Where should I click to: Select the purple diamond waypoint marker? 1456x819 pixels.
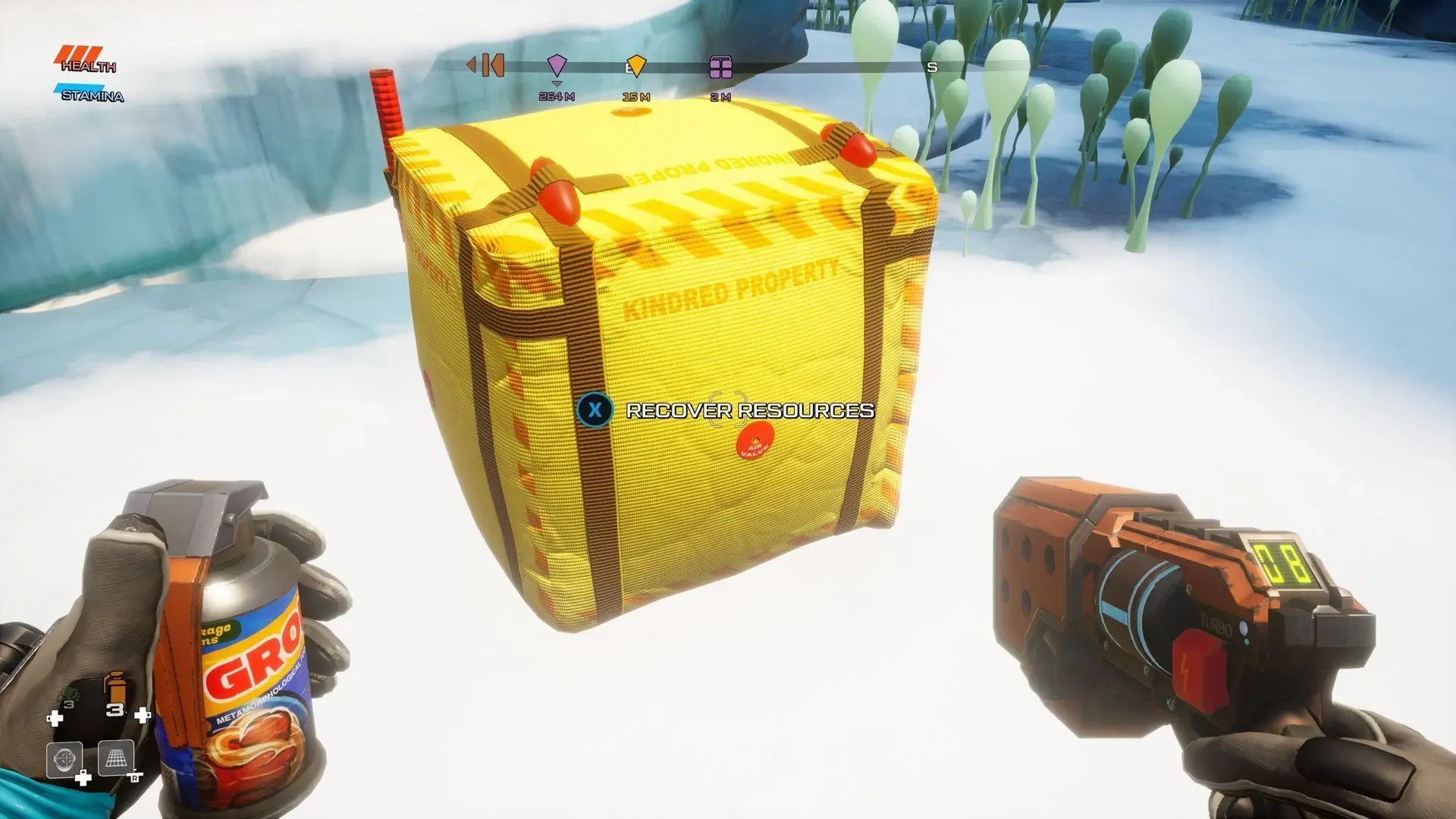[557, 66]
